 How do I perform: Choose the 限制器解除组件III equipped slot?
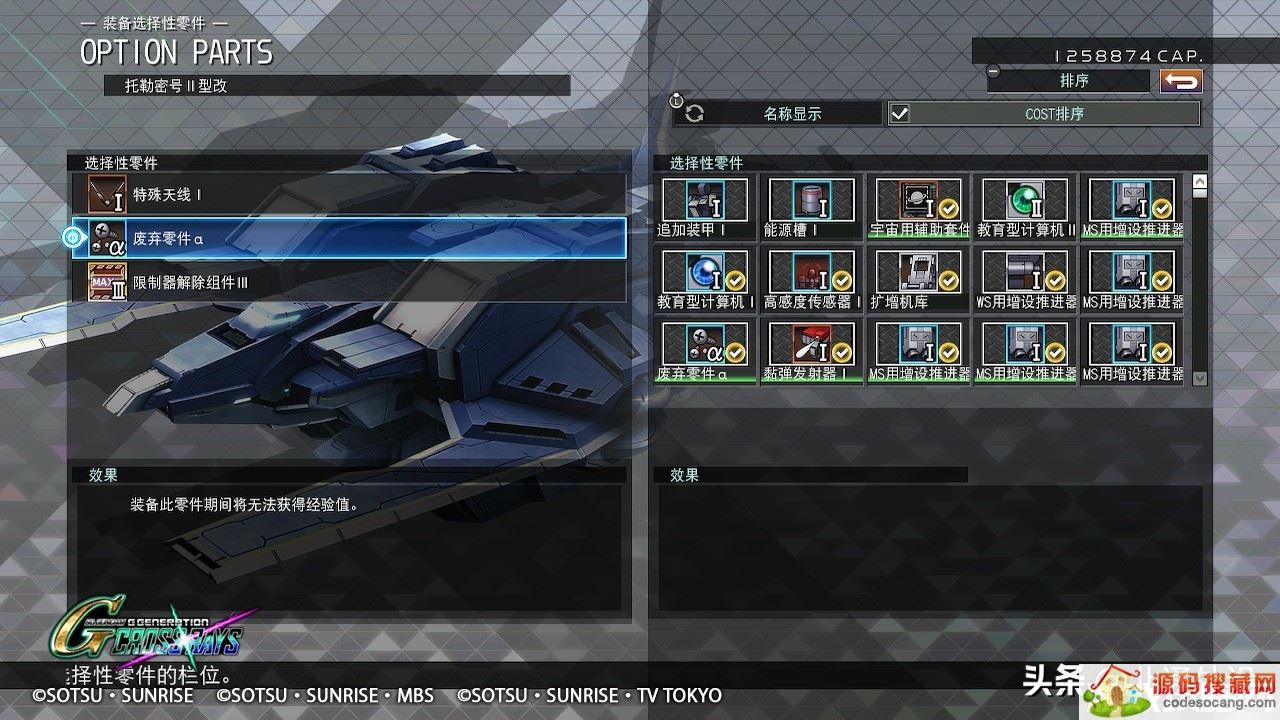(348, 282)
